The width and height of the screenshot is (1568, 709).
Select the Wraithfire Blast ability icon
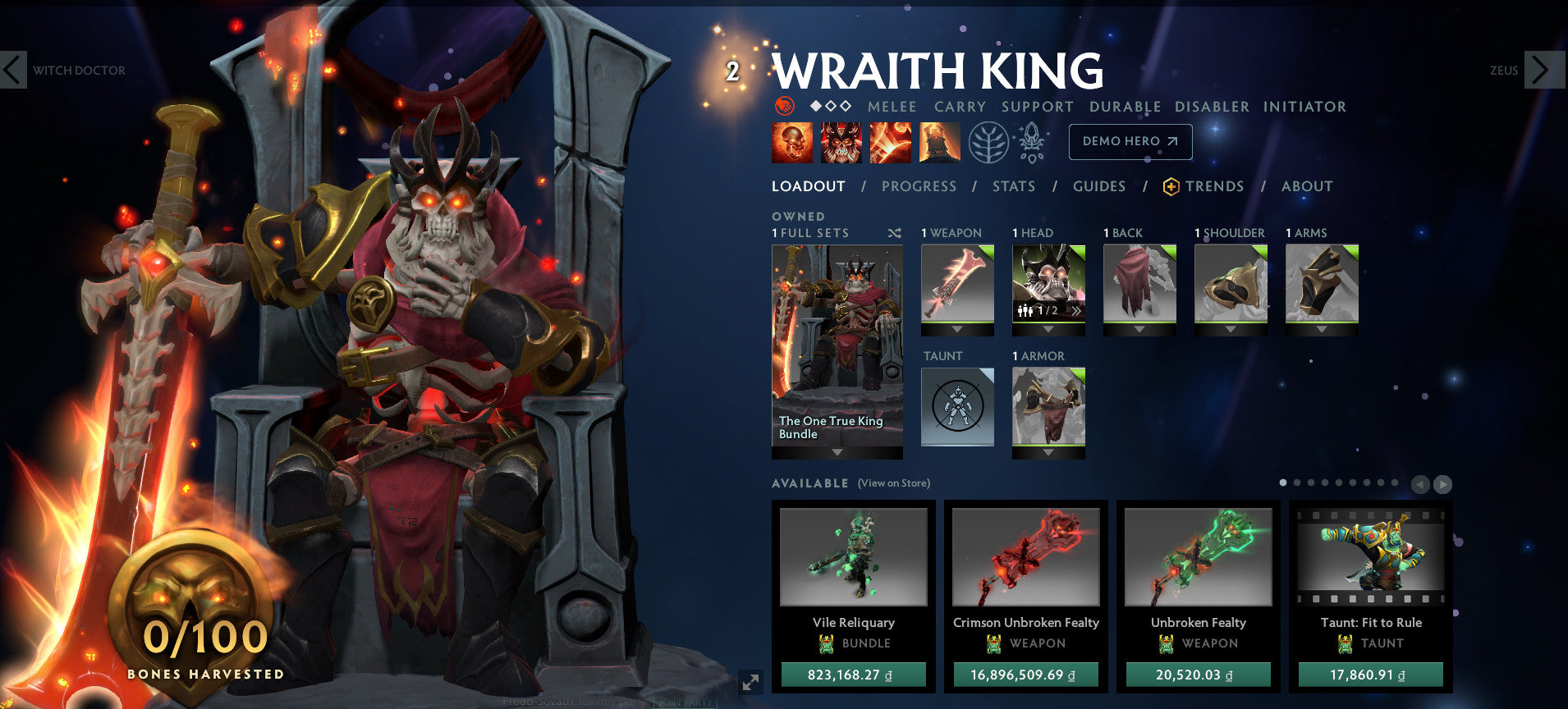tap(792, 142)
